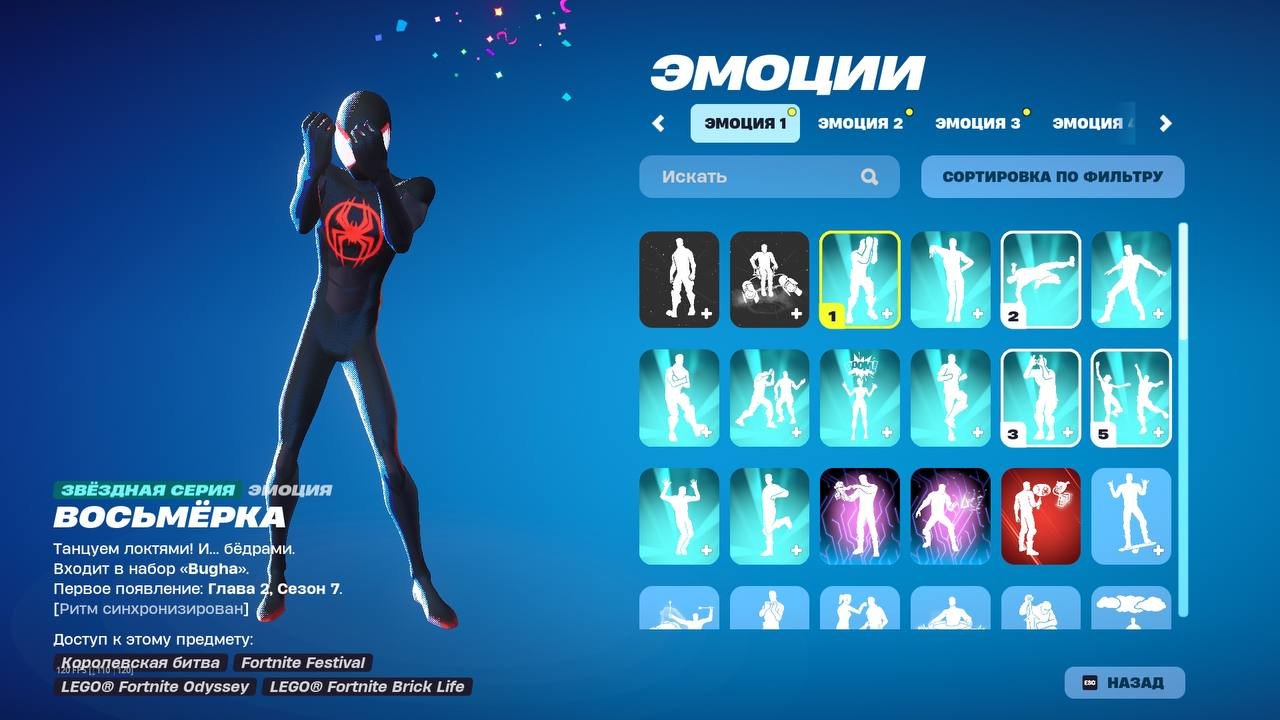Select the dark unowned emote in the top-left
Image resolution: width=1280 pixels, height=720 pixels.
(679, 279)
